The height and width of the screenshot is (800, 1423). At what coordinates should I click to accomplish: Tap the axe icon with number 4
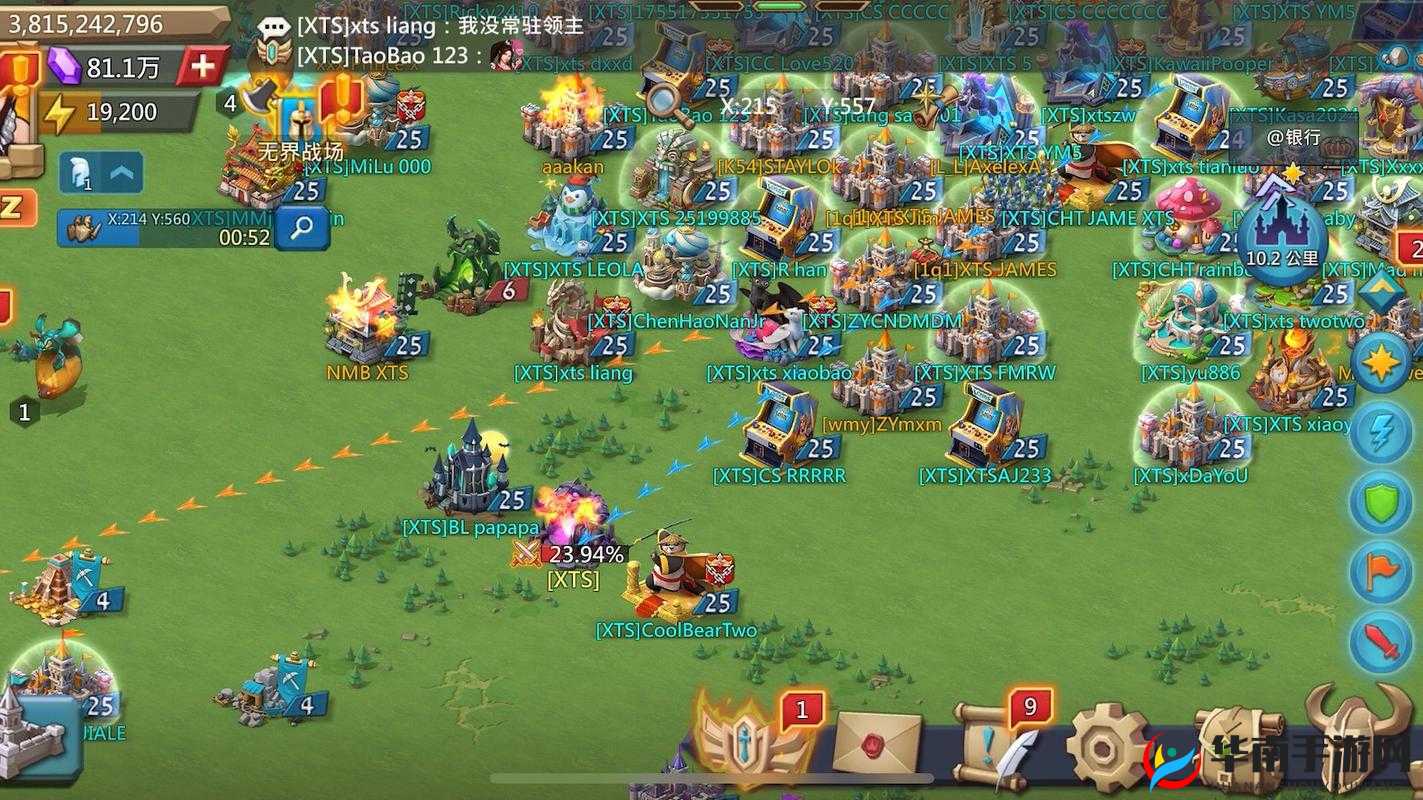click(256, 95)
